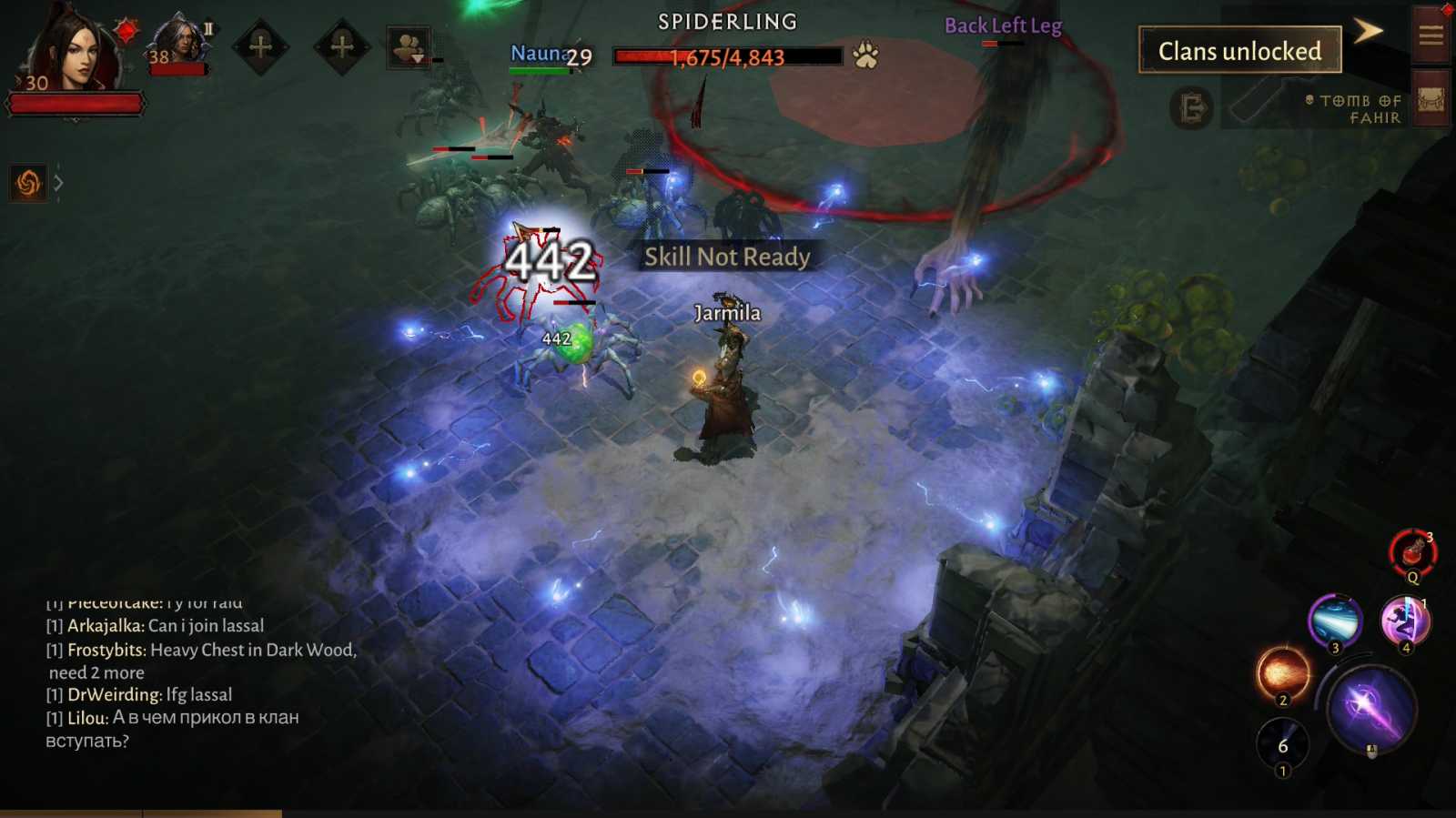Collapse the notification via the golden arrow
Image resolution: width=1456 pixels, height=818 pixels.
(x=1370, y=30)
